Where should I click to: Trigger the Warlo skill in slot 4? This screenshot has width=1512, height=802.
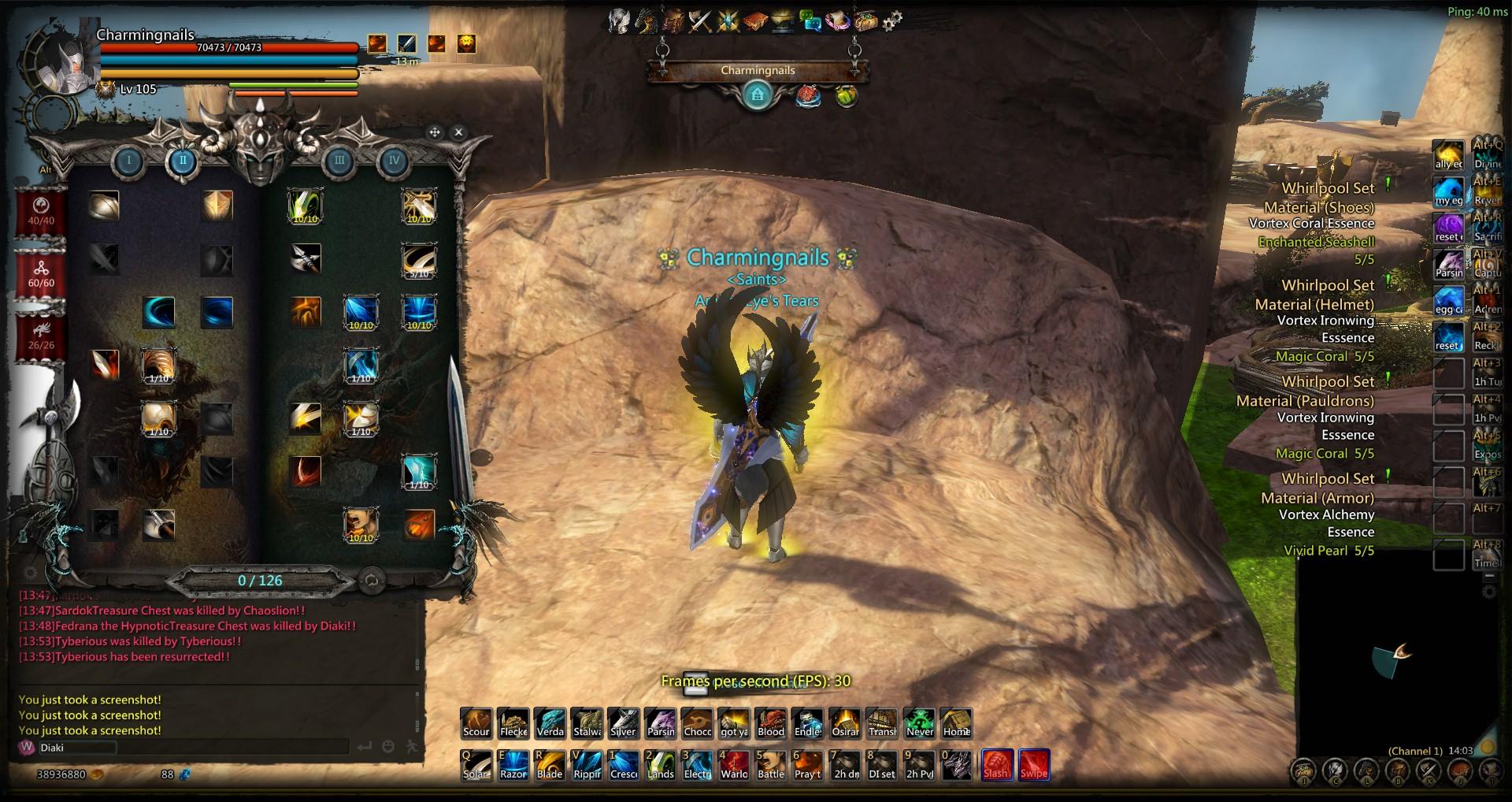click(734, 765)
